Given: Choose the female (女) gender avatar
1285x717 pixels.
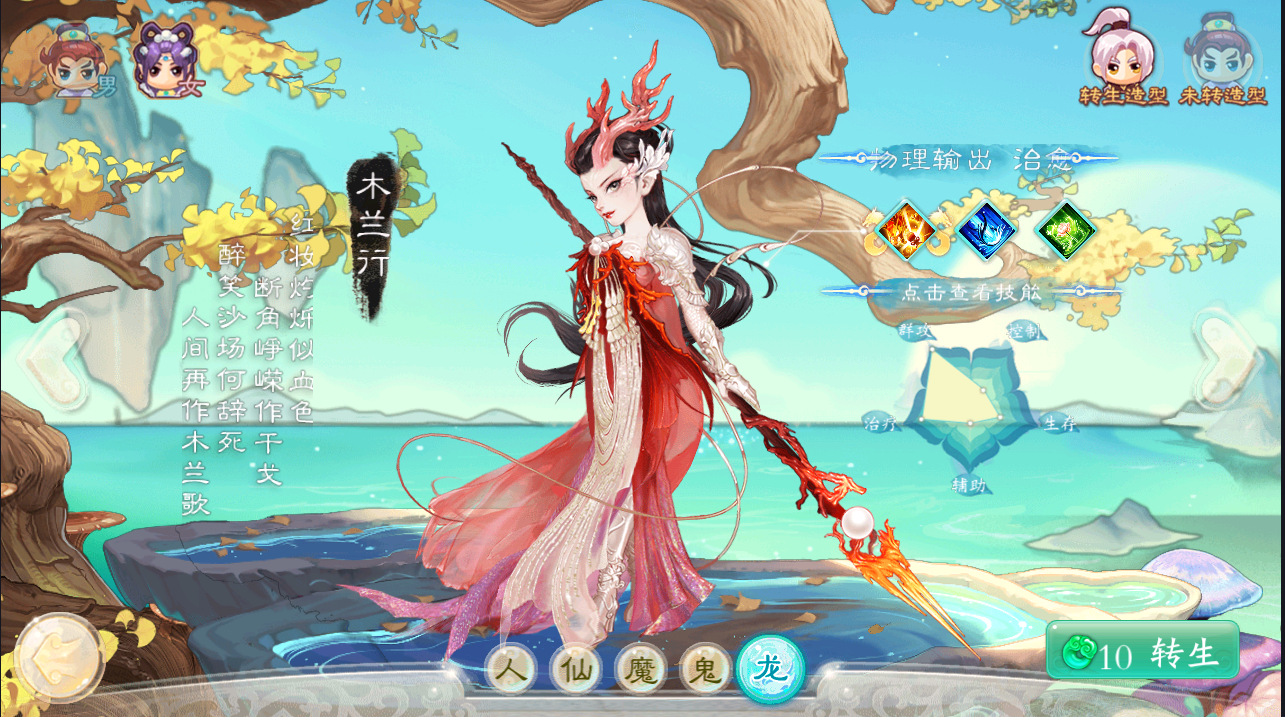Looking at the screenshot, I should click(165, 62).
